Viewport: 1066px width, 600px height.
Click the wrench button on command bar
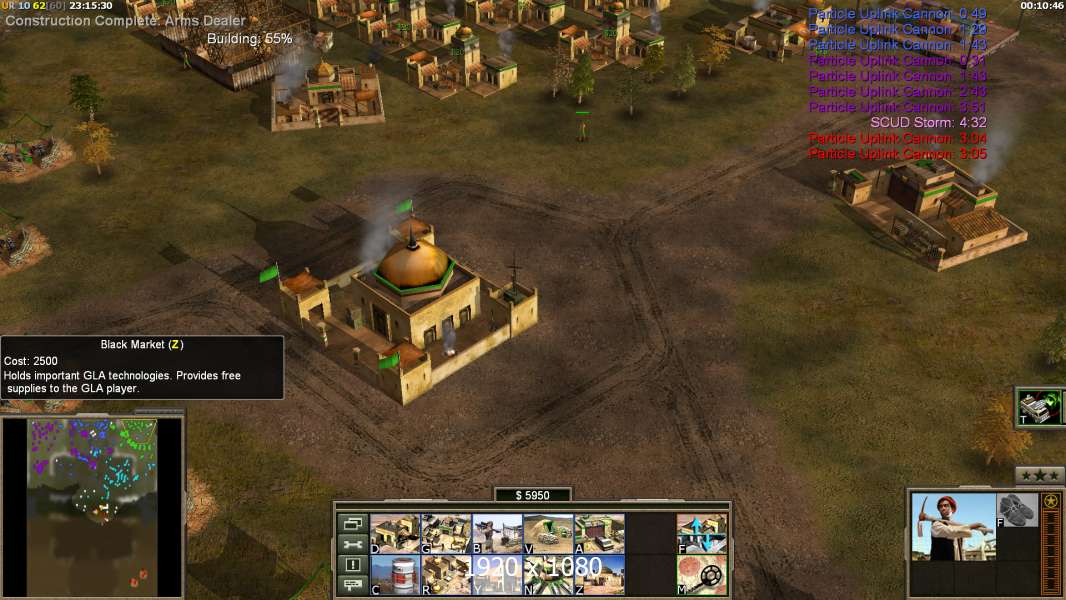point(352,544)
